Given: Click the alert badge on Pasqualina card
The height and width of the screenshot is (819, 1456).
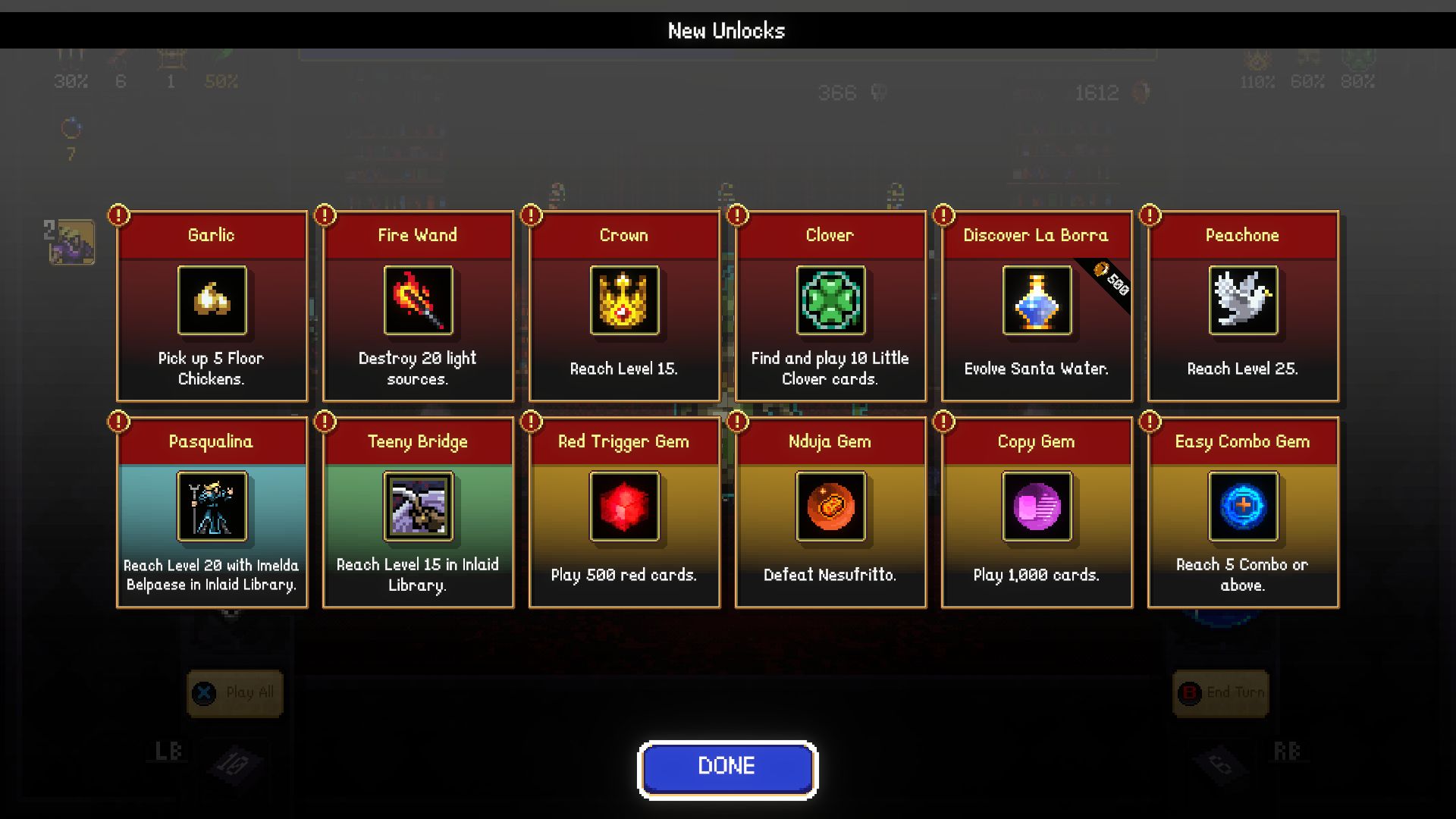Looking at the screenshot, I should pos(118,422).
